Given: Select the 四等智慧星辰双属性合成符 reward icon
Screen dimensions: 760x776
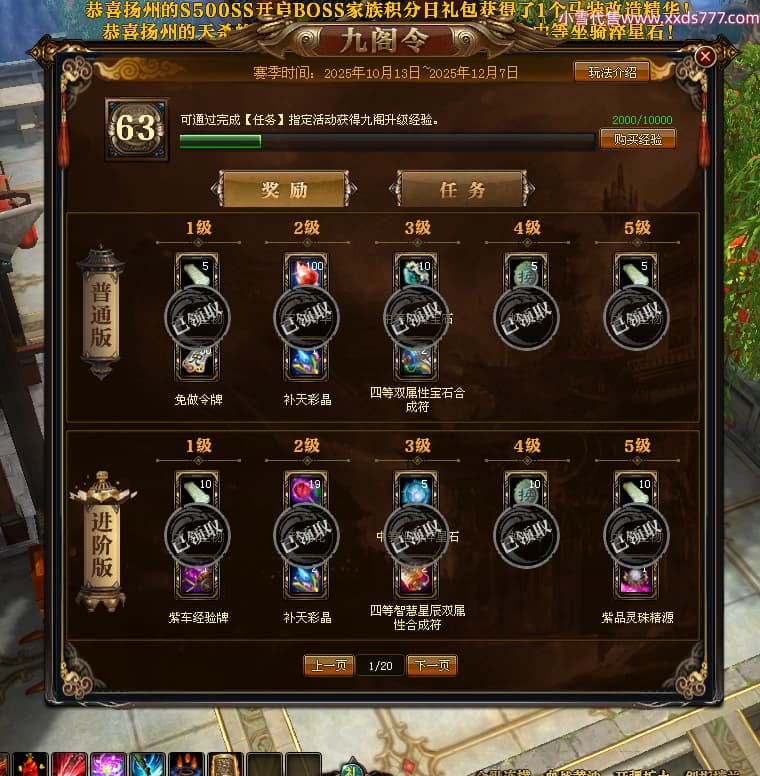Looking at the screenshot, I should coord(417,579).
